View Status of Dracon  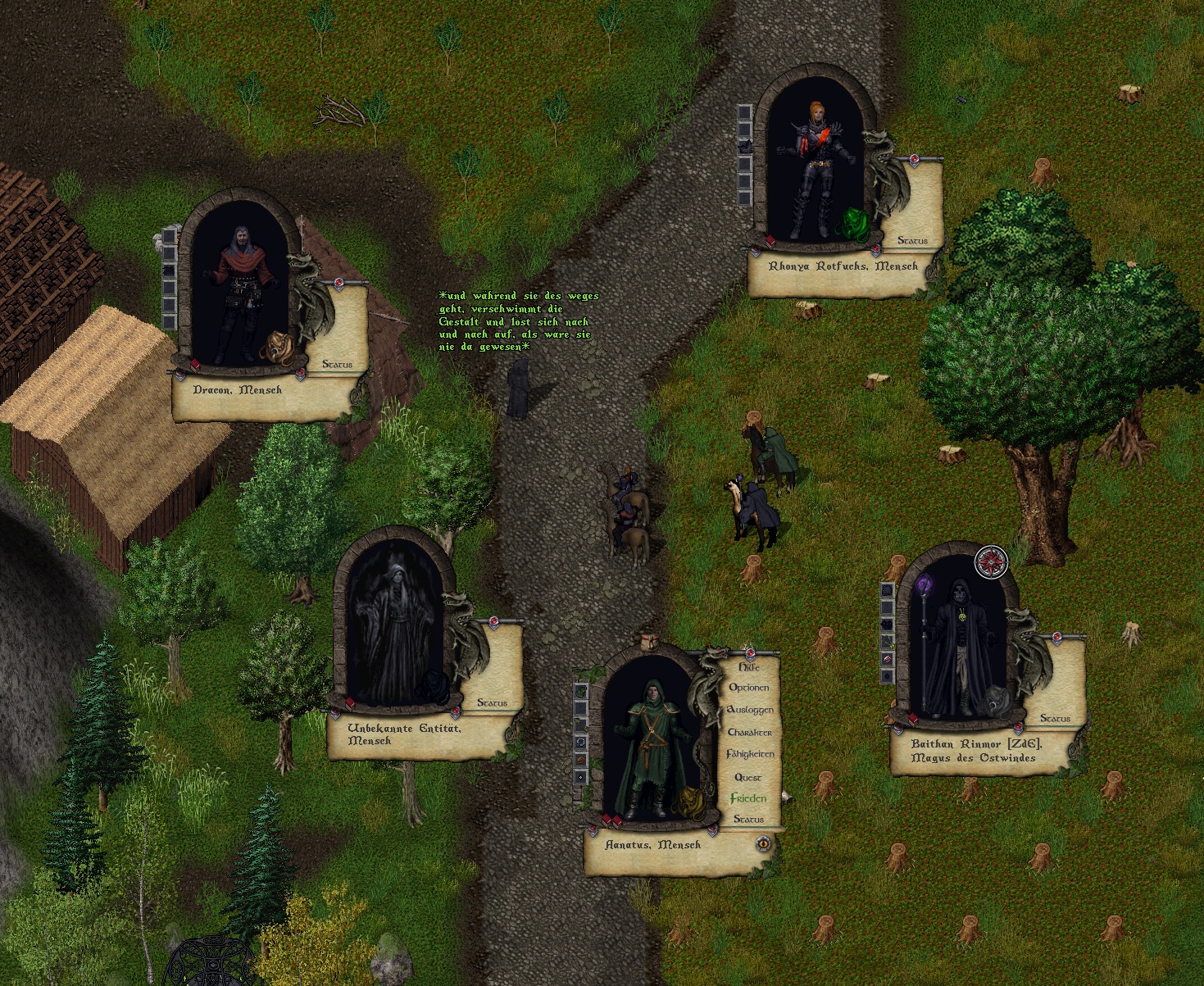point(337,364)
